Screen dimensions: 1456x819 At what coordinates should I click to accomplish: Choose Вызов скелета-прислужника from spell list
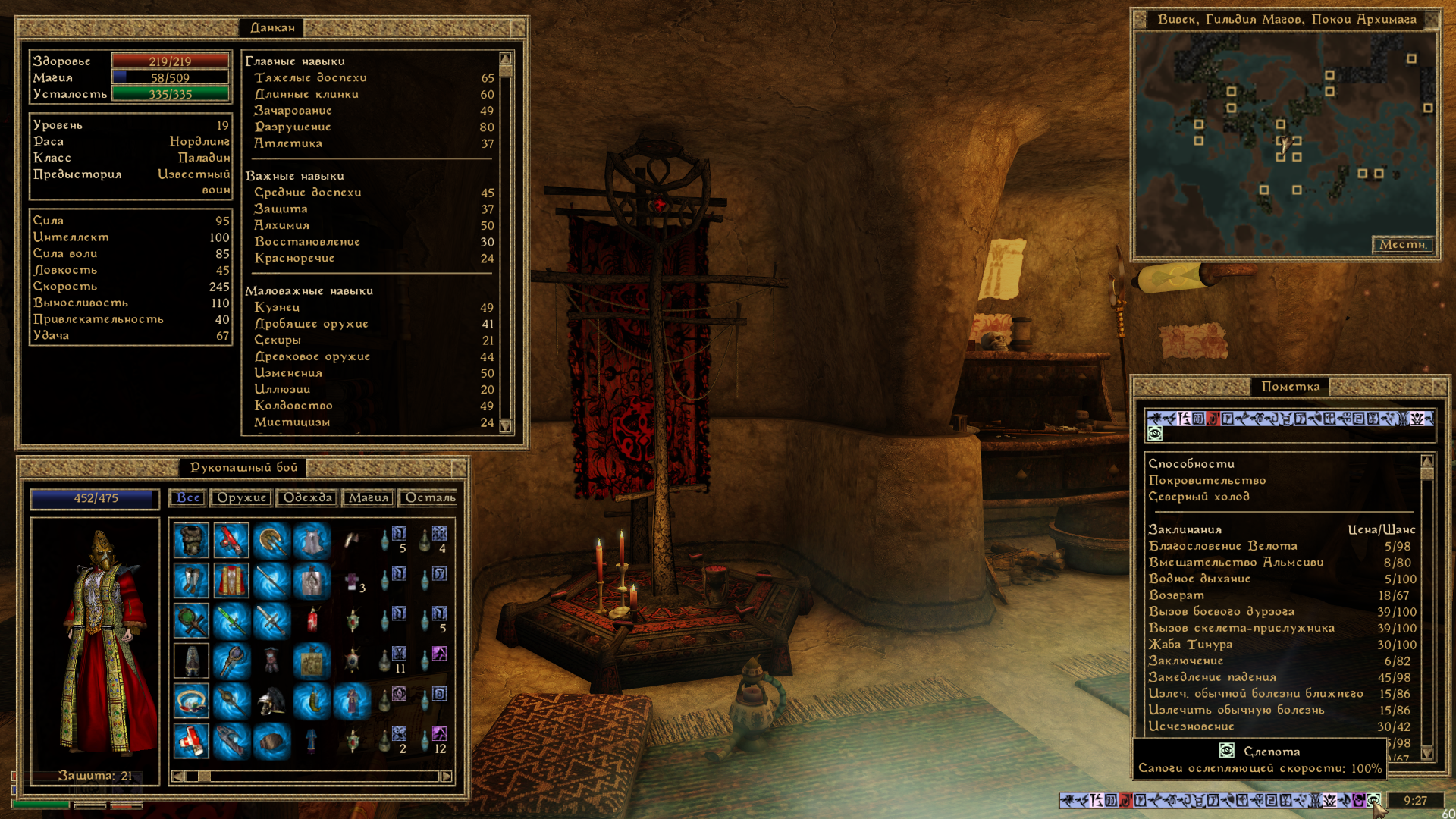pyautogui.click(x=1241, y=628)
